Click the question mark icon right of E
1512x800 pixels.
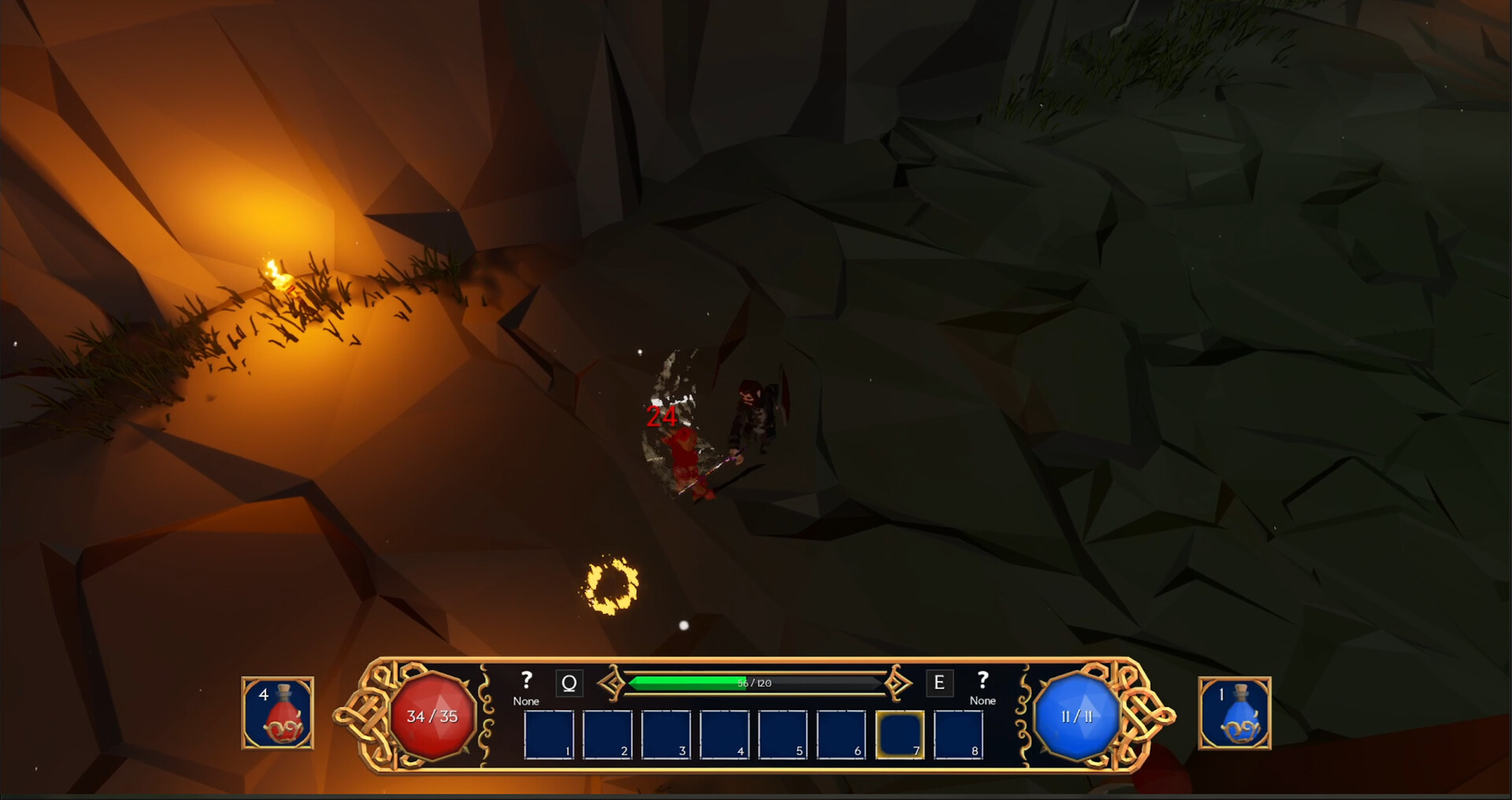click(x=982, y=680)
